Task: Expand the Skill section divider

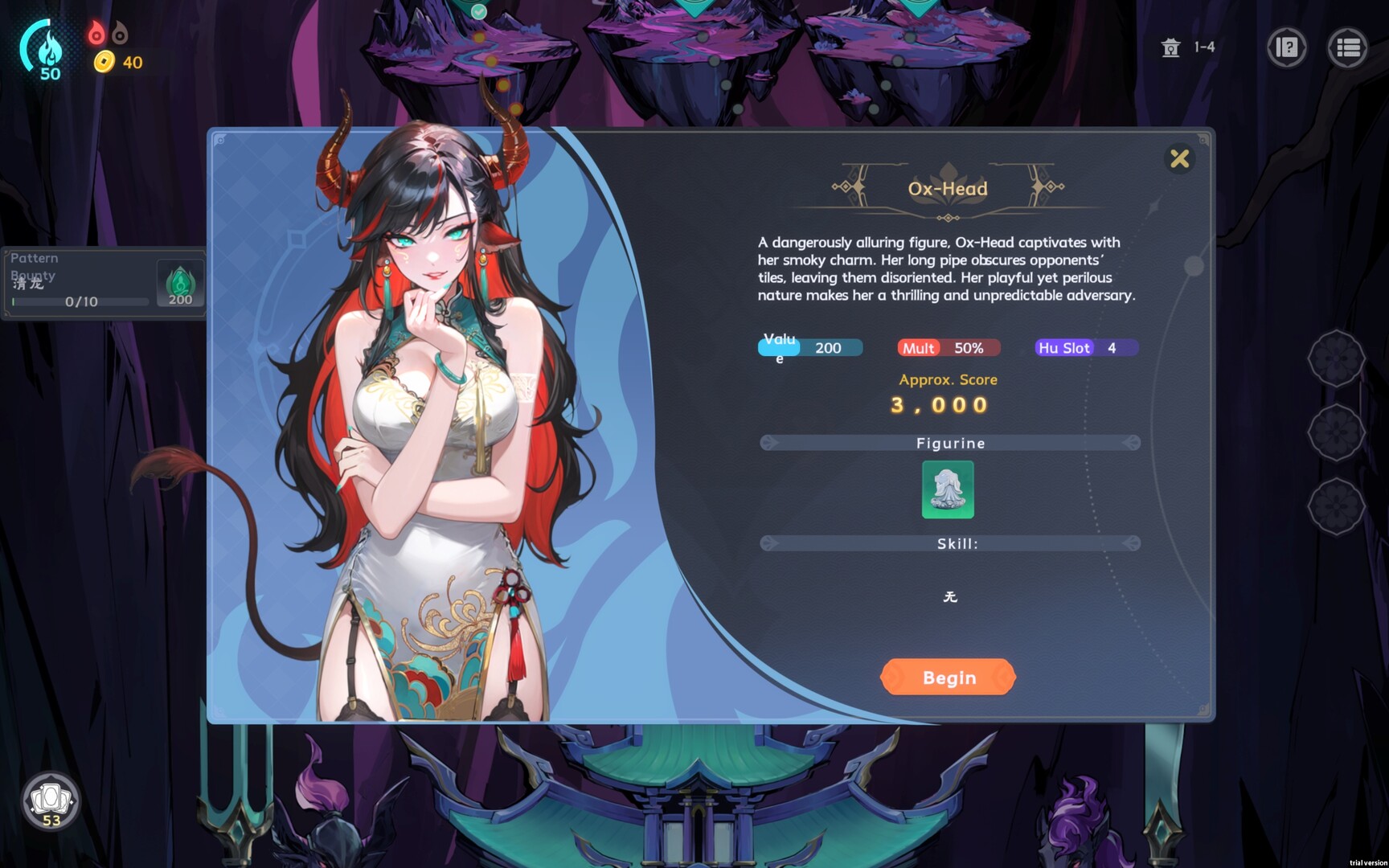Action: point(951,543)
